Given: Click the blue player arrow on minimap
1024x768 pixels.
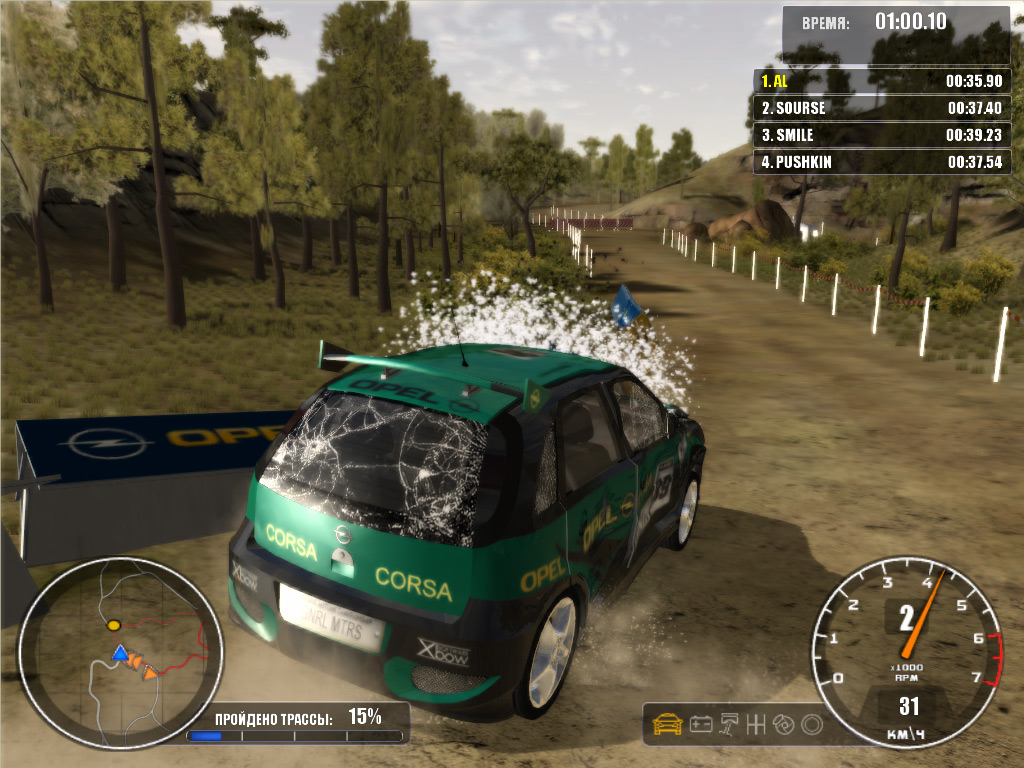Looking at the screenshot, I should coord(120,654).
